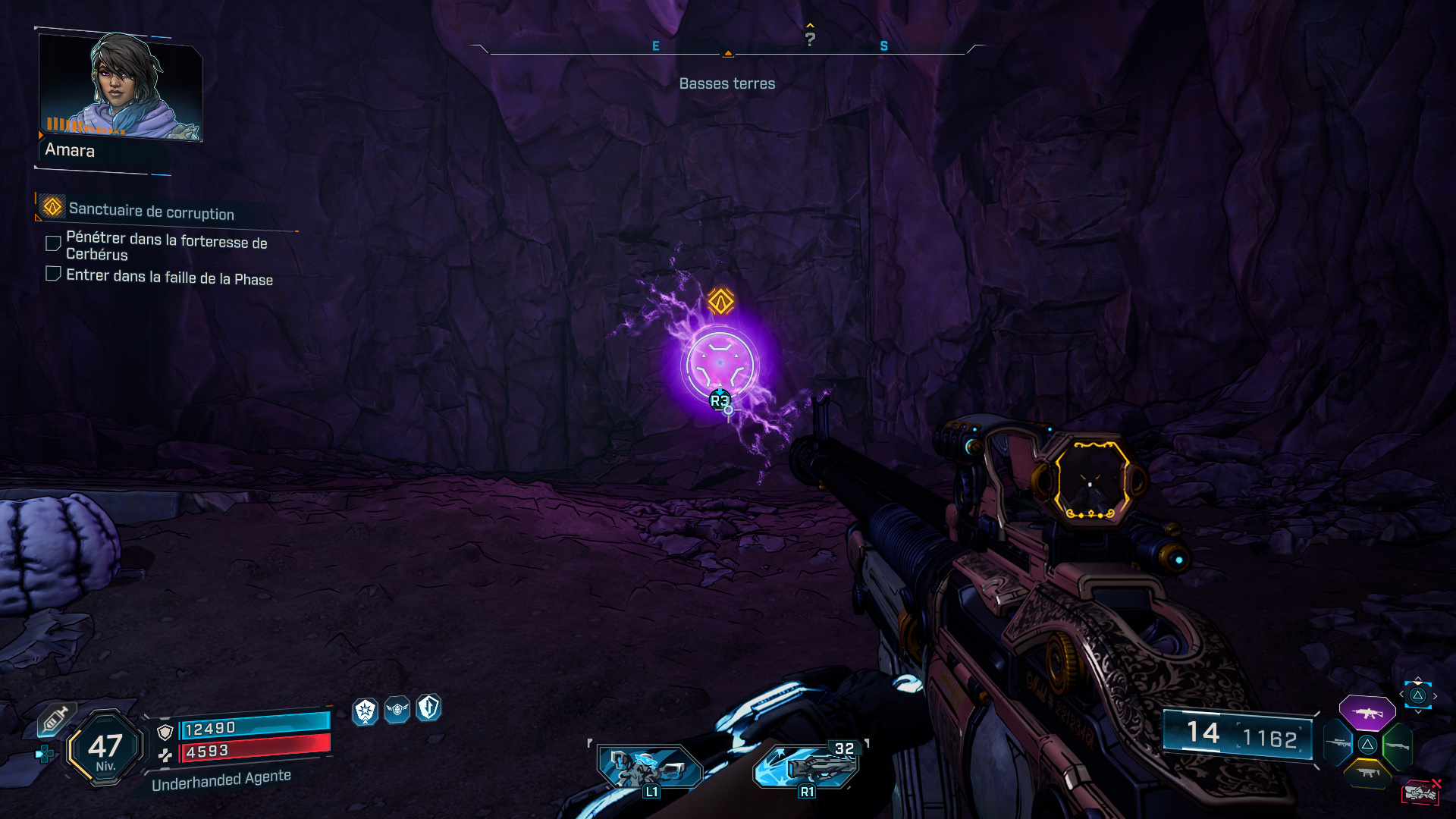Activate the action skill above L1
This screenshot has width=1456, height=819.
(649, 766)
